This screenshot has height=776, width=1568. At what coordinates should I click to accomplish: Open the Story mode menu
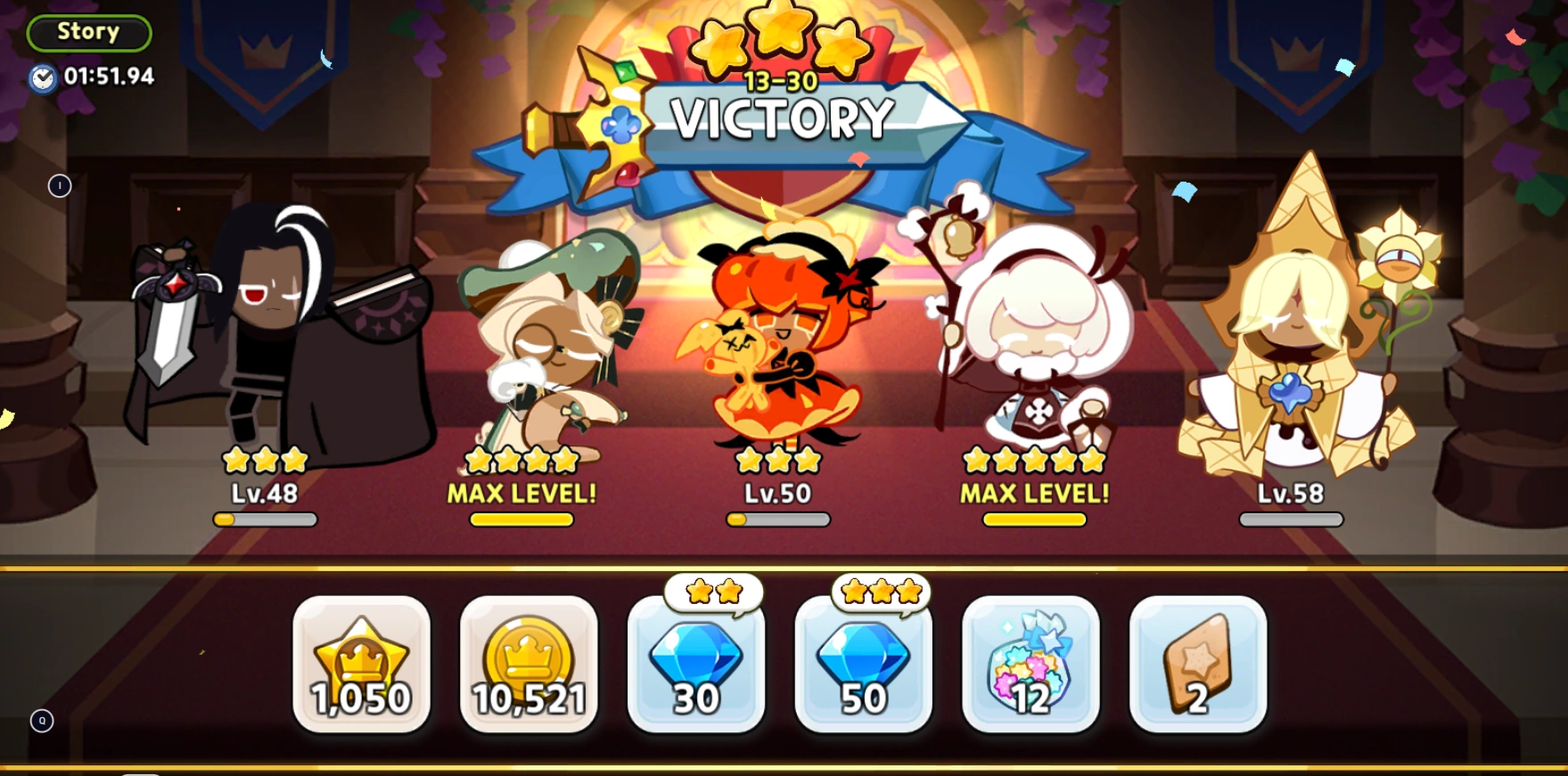coord(88,31)
